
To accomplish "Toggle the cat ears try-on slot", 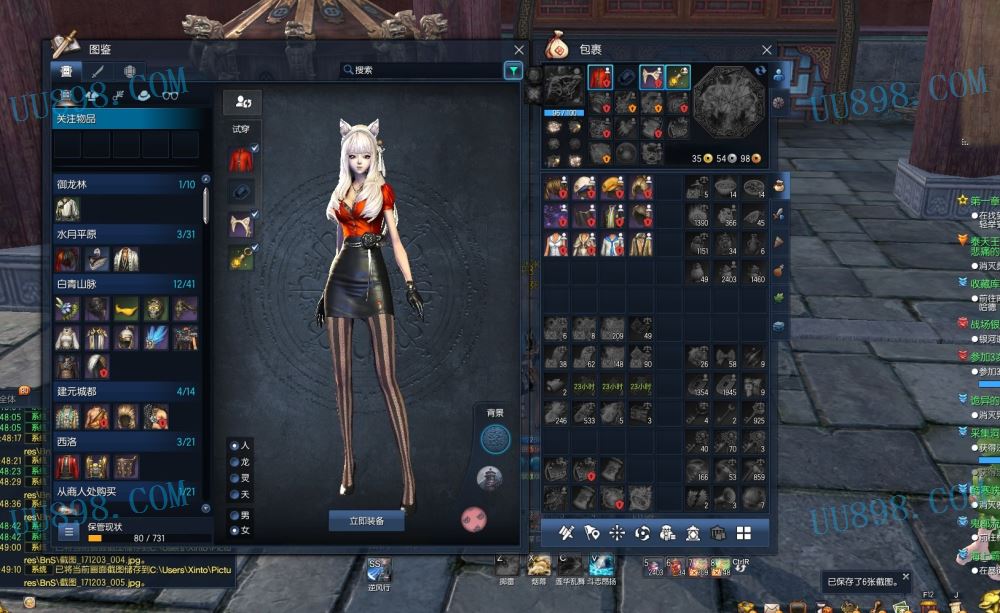I will pos(241,224).
